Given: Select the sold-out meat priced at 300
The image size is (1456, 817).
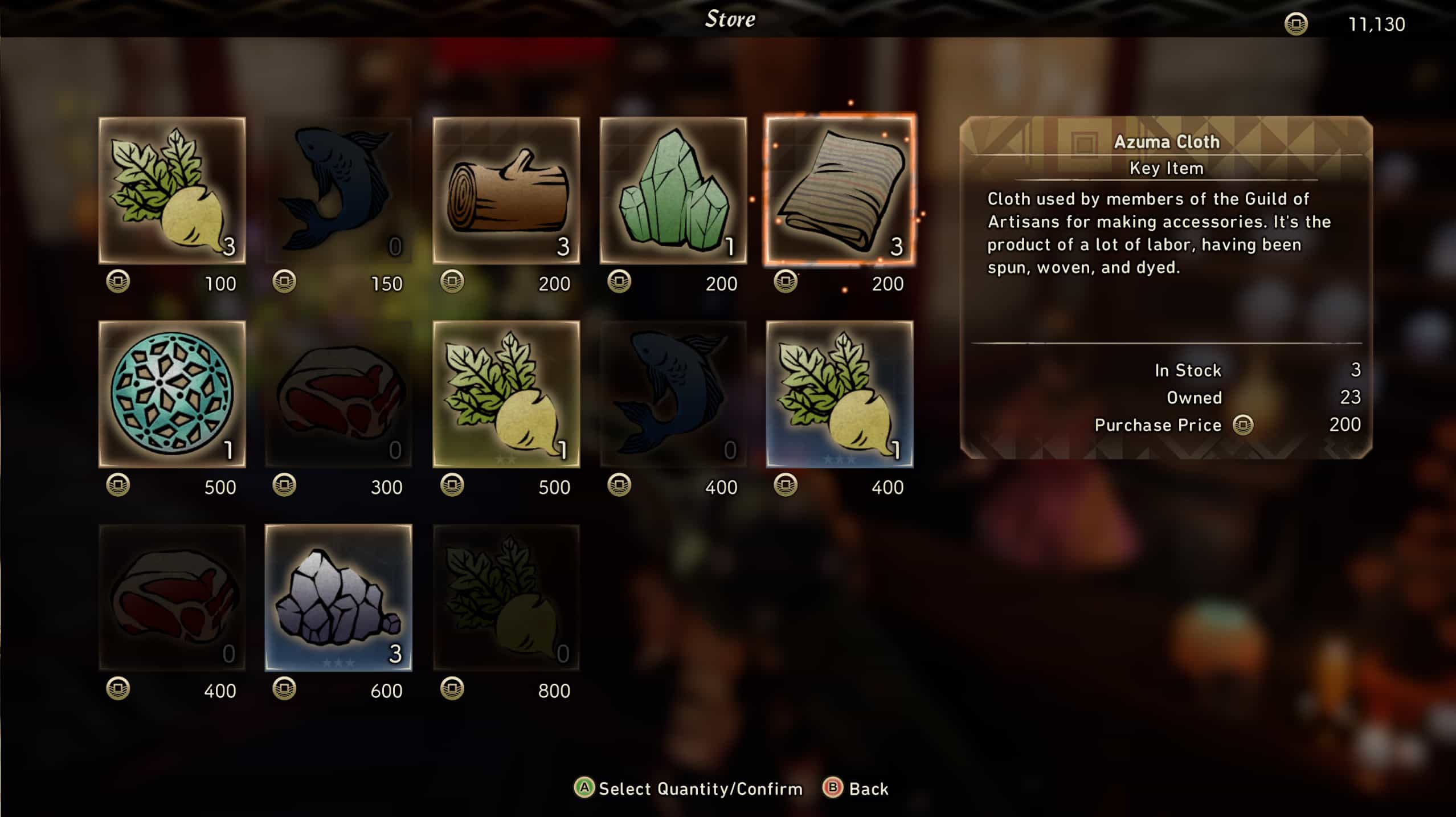Looking at the screenshot, I should [x=338, y=394].
